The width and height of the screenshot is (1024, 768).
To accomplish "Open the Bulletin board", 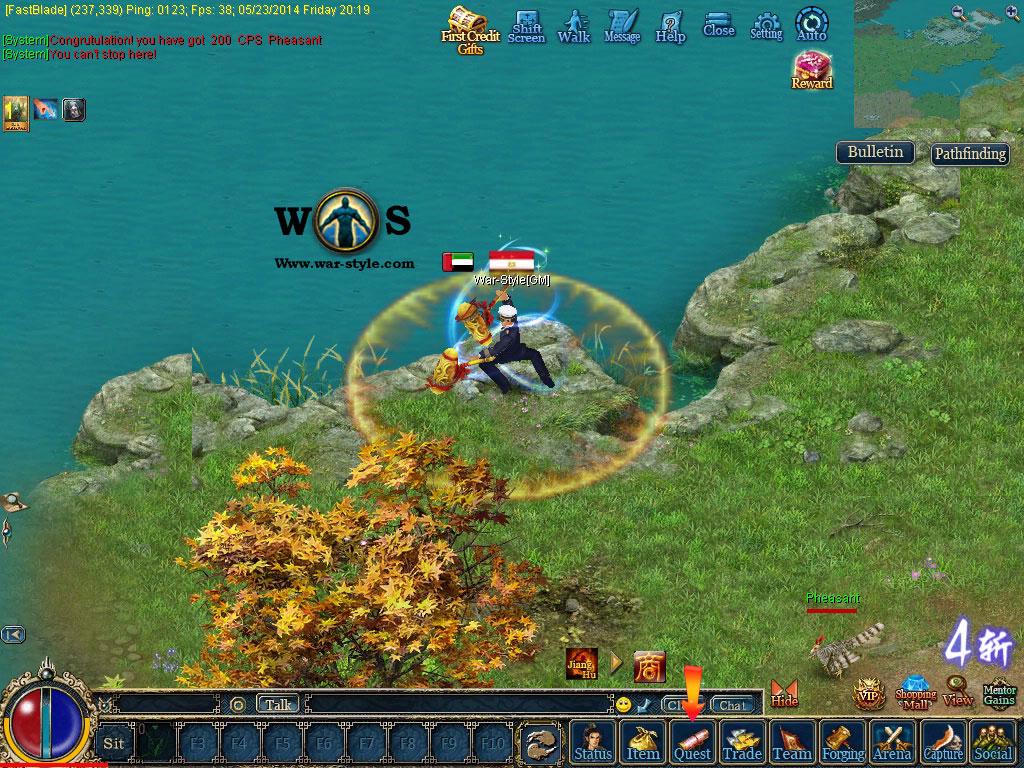I will pyautogui.click(x=875, y=152).
